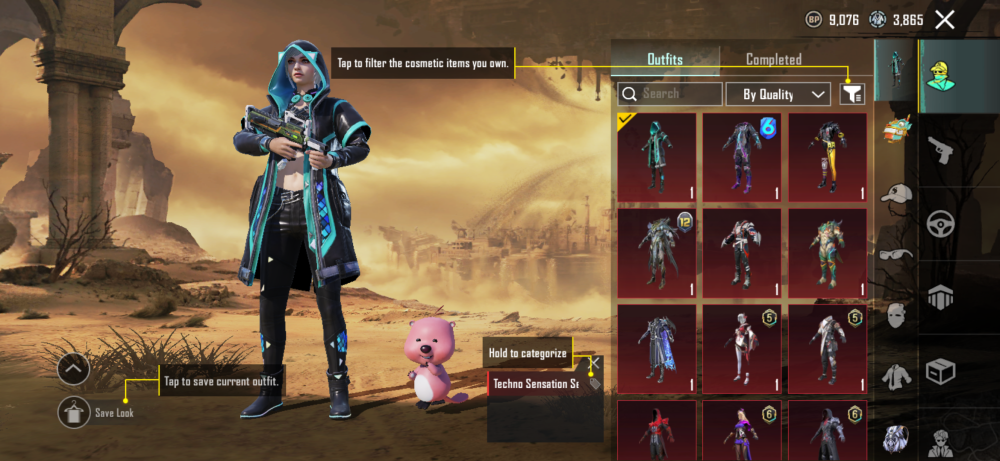
Task: Open the By Quality sort dropdown
Action: pyautogui.click(x=778, y=94)
